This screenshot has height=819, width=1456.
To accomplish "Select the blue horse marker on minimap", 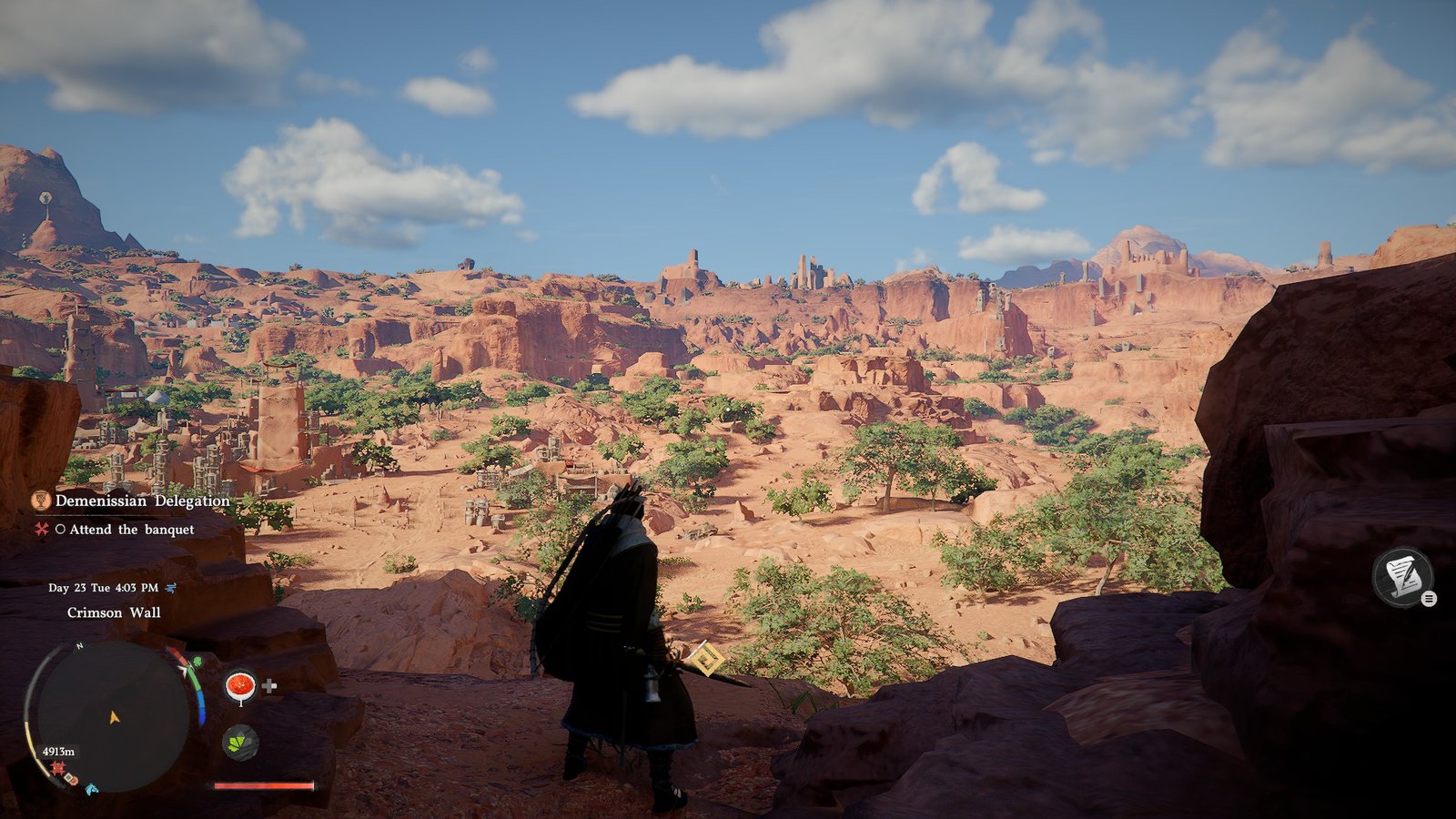I will [x=91, y=788].
